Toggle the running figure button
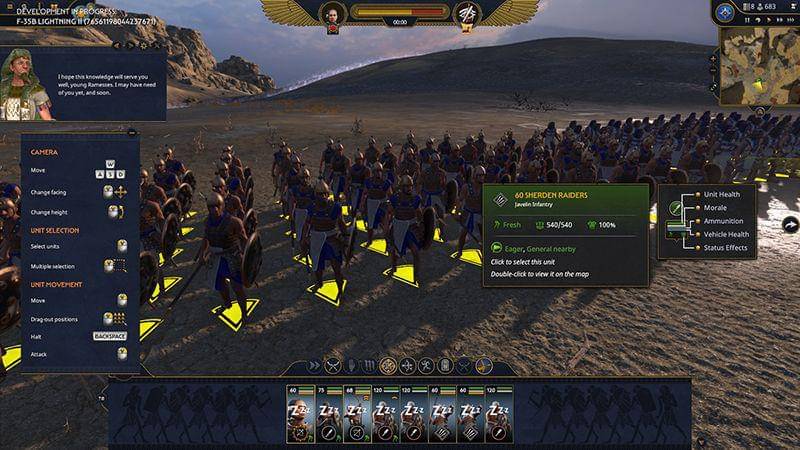 point(425,366)
